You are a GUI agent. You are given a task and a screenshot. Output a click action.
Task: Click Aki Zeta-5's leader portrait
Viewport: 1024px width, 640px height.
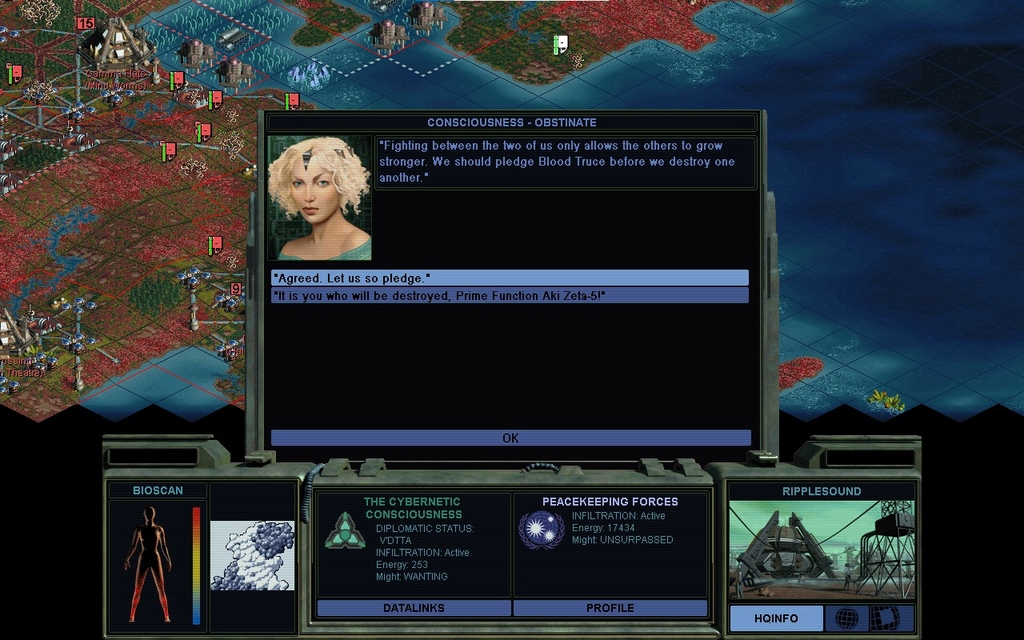pyautogui.click(x=319, y=198)
